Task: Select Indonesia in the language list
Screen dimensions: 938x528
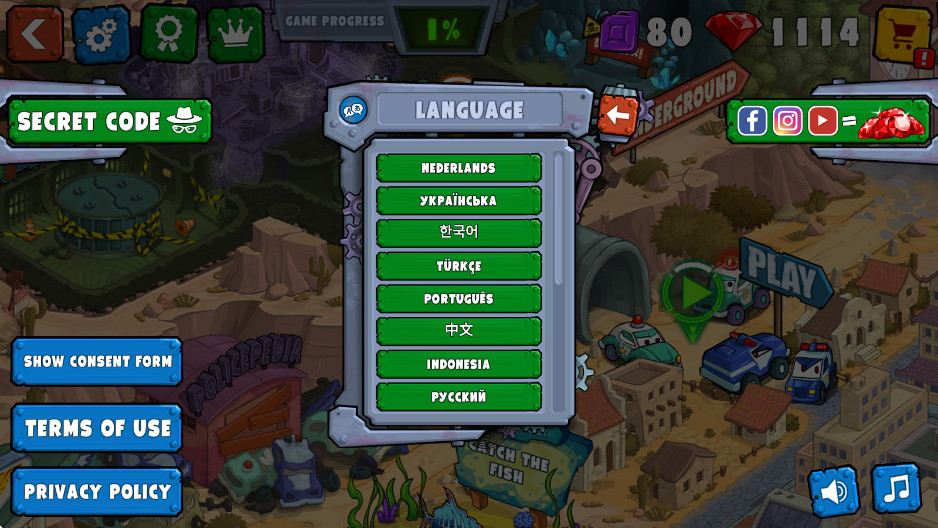Action: click(x=458, y=363)
